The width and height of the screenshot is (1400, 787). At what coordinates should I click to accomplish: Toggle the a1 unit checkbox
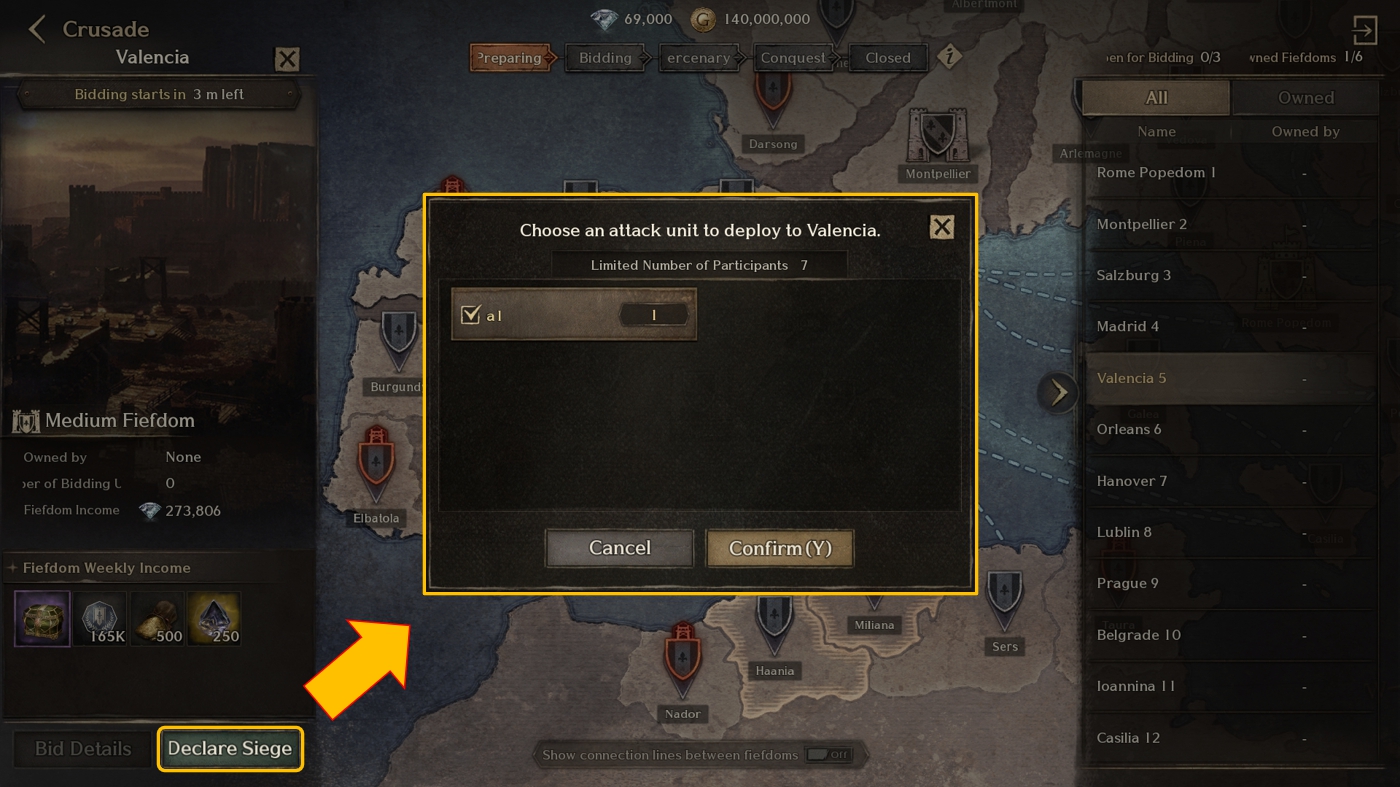pyautogui.click(x=471, y=315)
